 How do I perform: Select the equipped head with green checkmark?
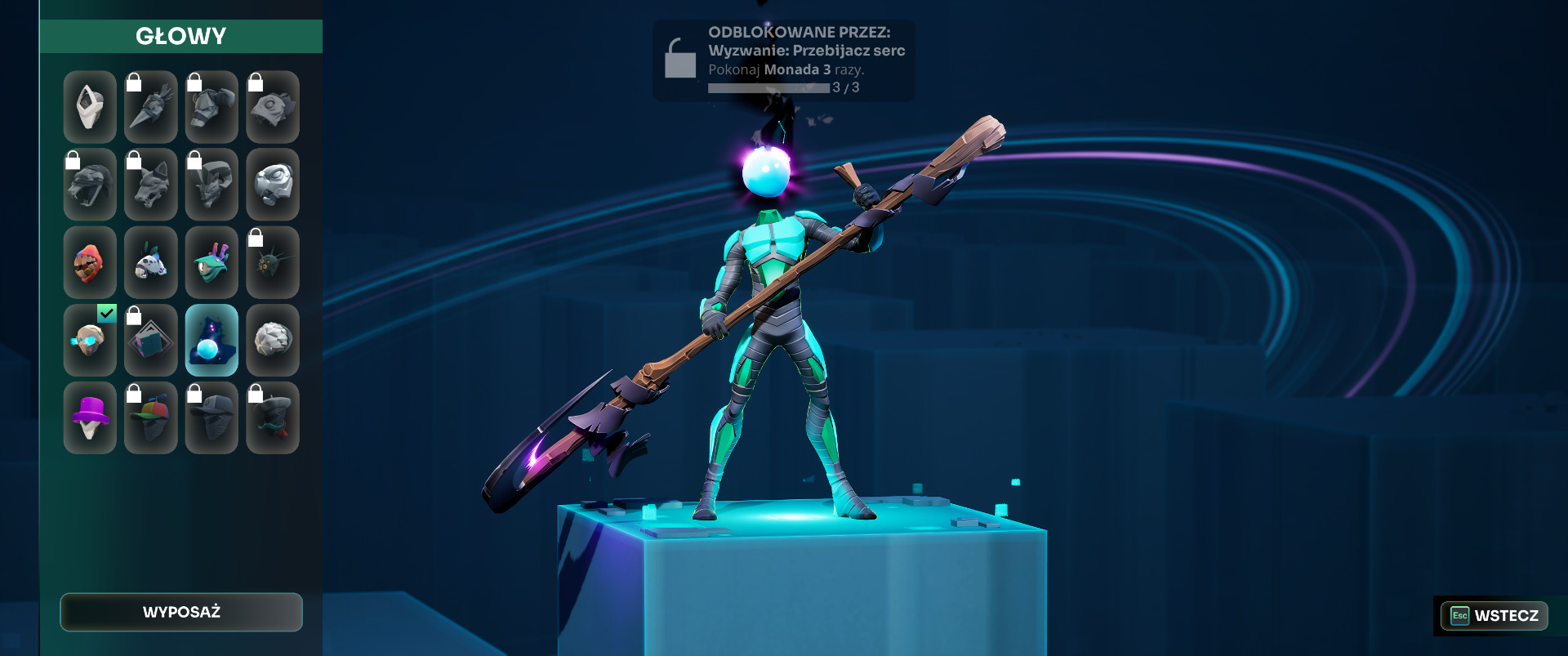(90, 341)
